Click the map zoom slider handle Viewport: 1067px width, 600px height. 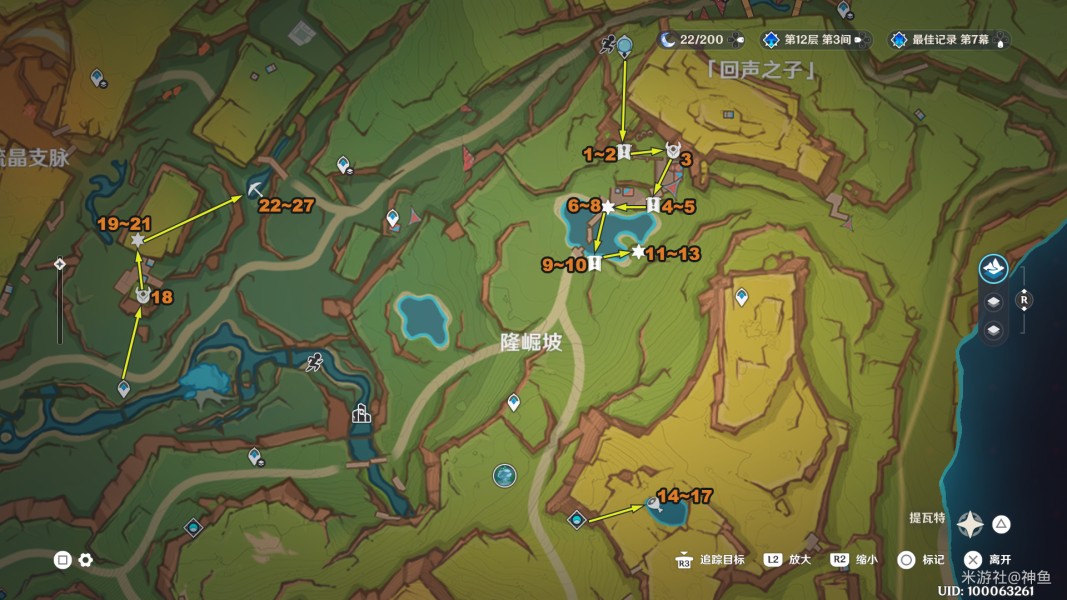pos(60,264)
